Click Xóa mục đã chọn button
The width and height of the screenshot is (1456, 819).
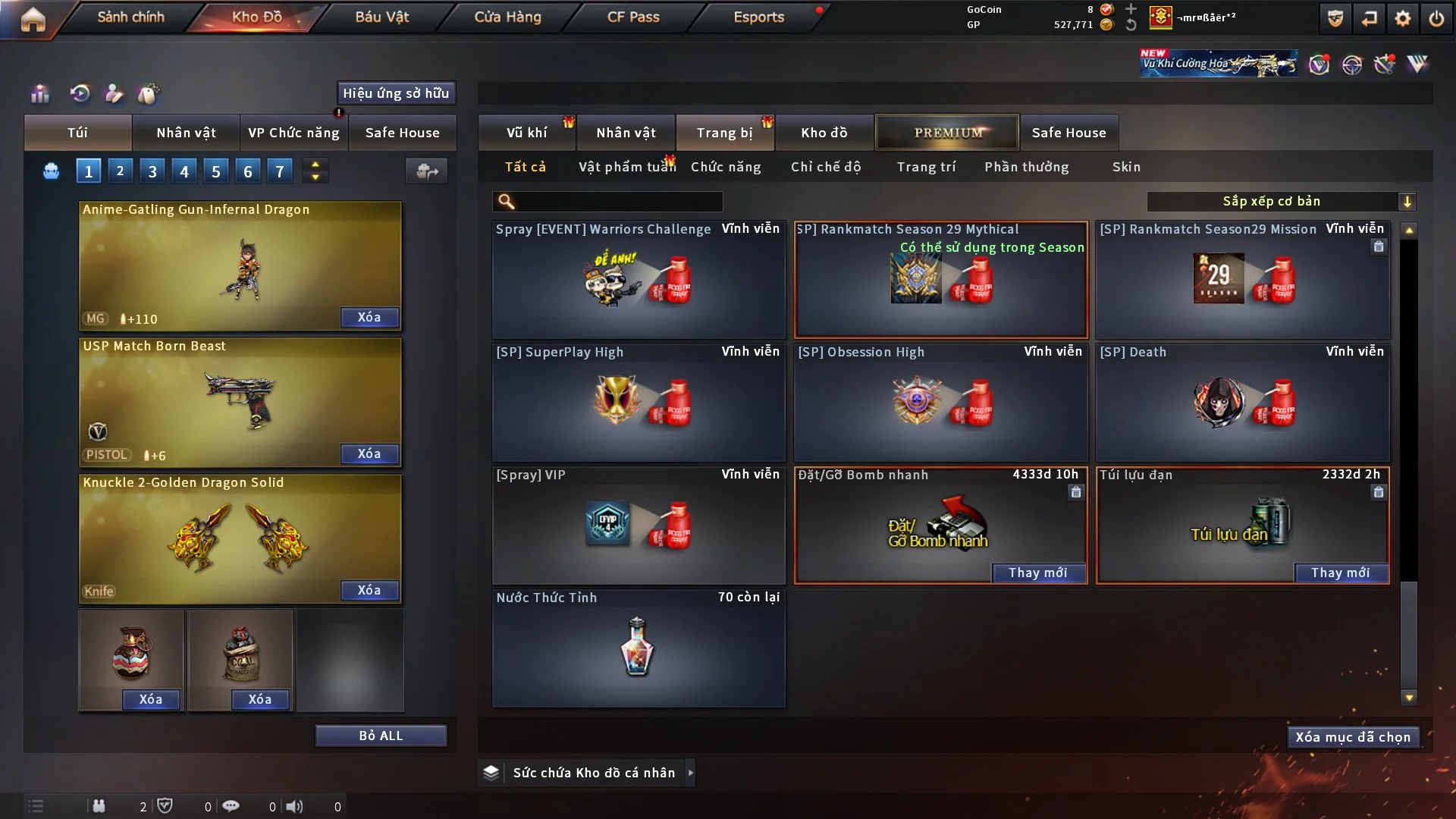coord(1353,737)
